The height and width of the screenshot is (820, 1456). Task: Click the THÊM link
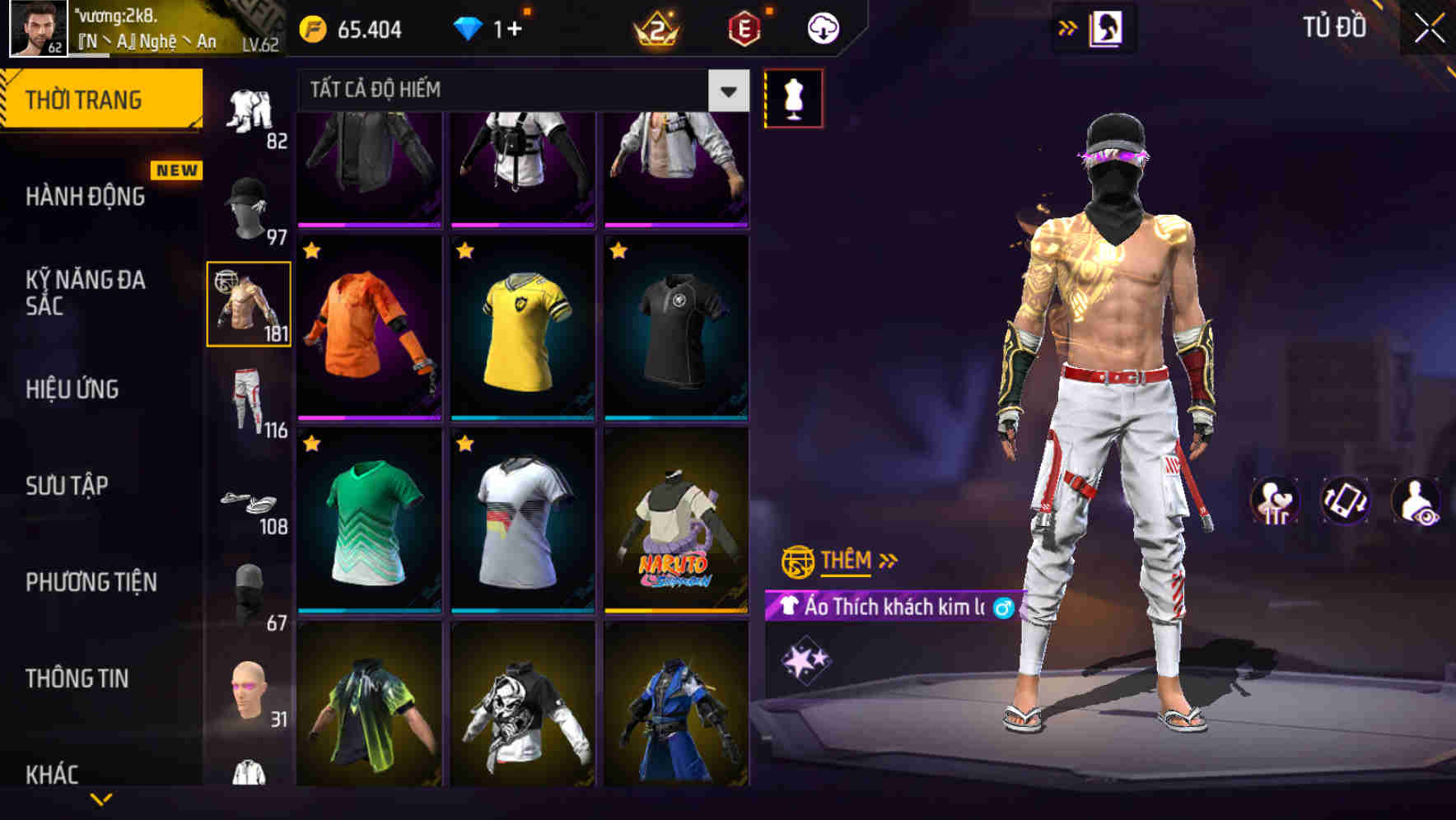(x=848, y=561)
